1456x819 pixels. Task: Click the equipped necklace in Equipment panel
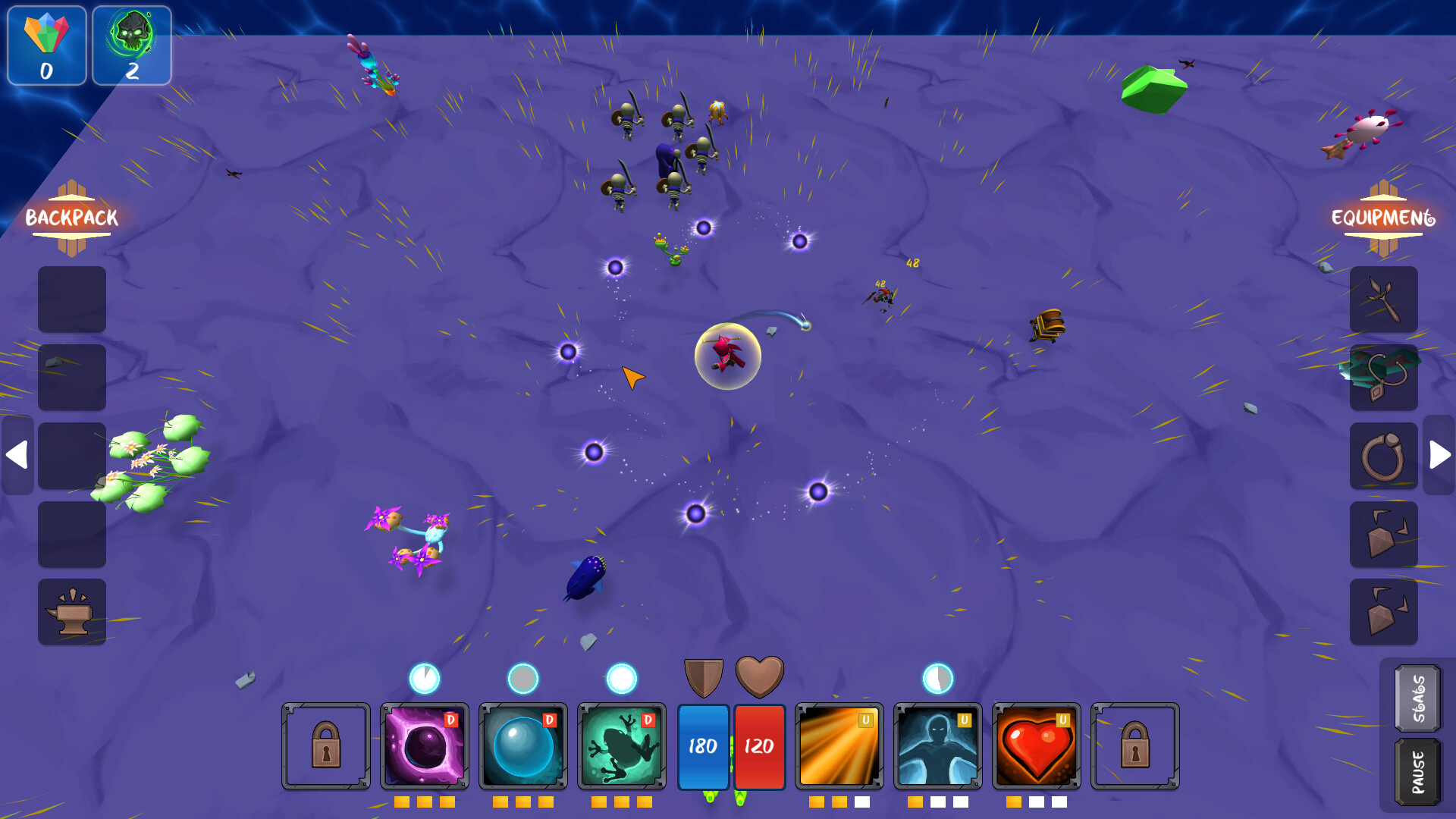(x=1383, y=378)
